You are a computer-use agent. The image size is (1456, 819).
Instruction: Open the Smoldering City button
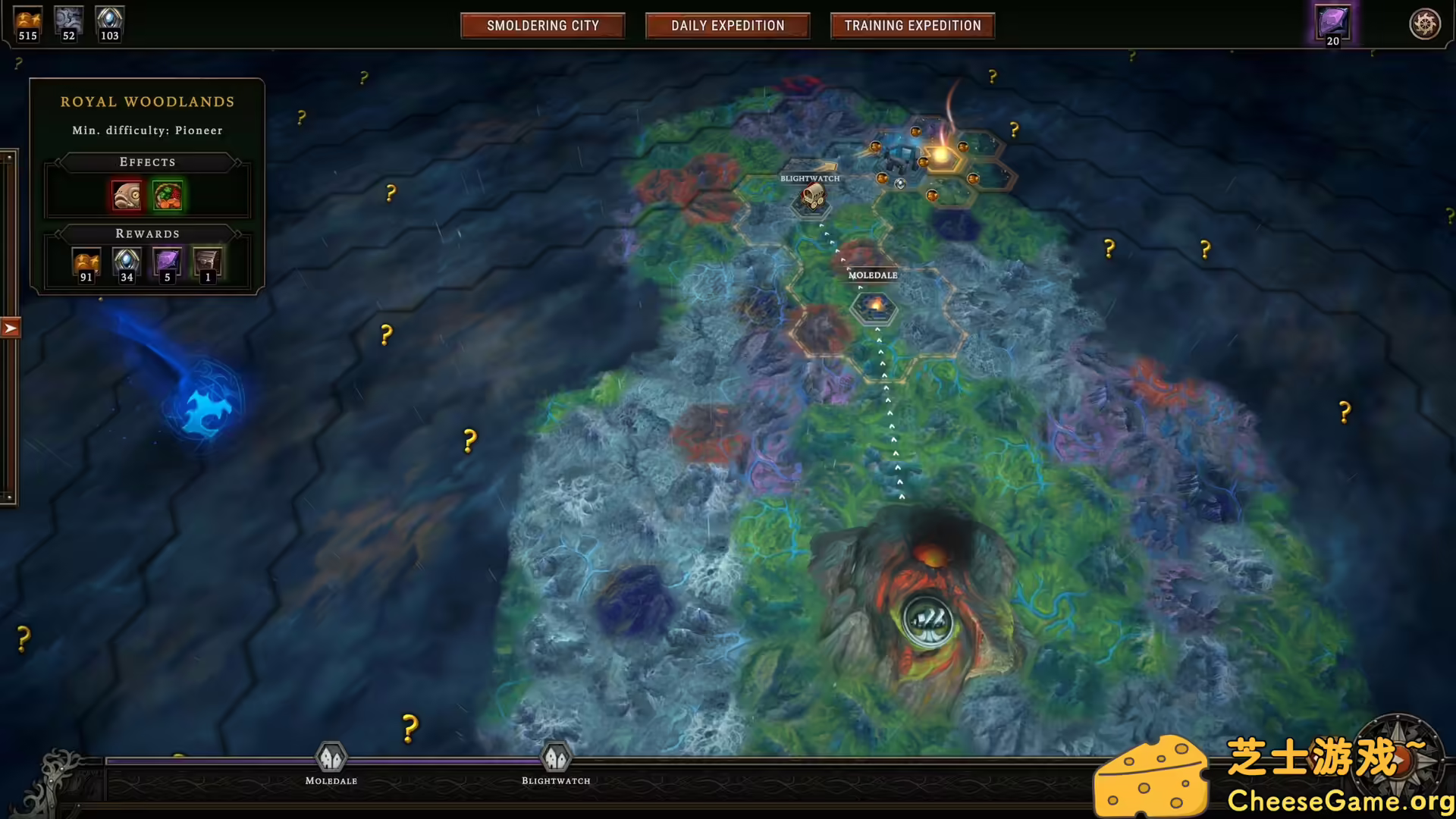[542, 26]
